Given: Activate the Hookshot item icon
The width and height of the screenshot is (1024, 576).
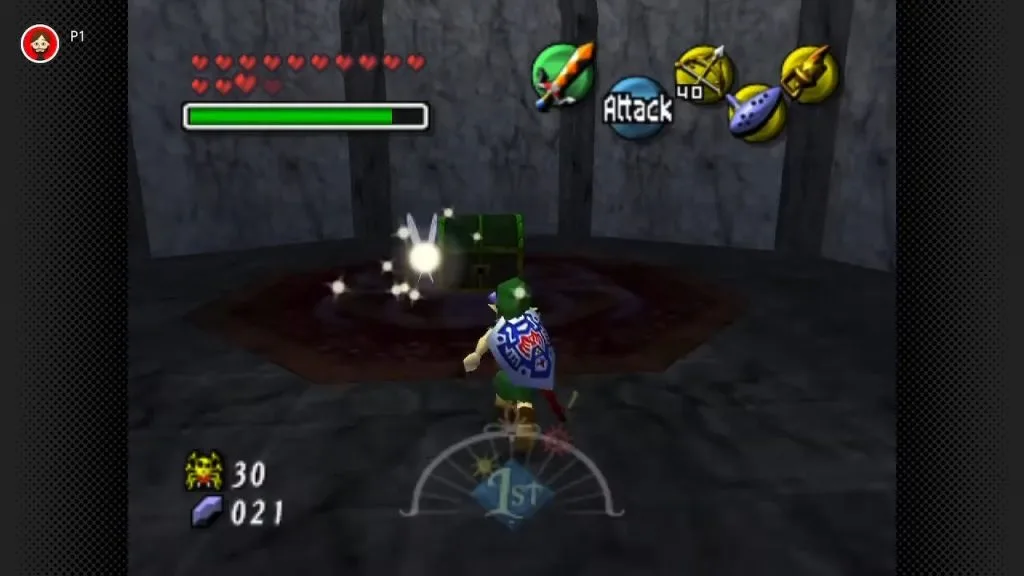Looking at the screenshot, I should coord(809,73).
